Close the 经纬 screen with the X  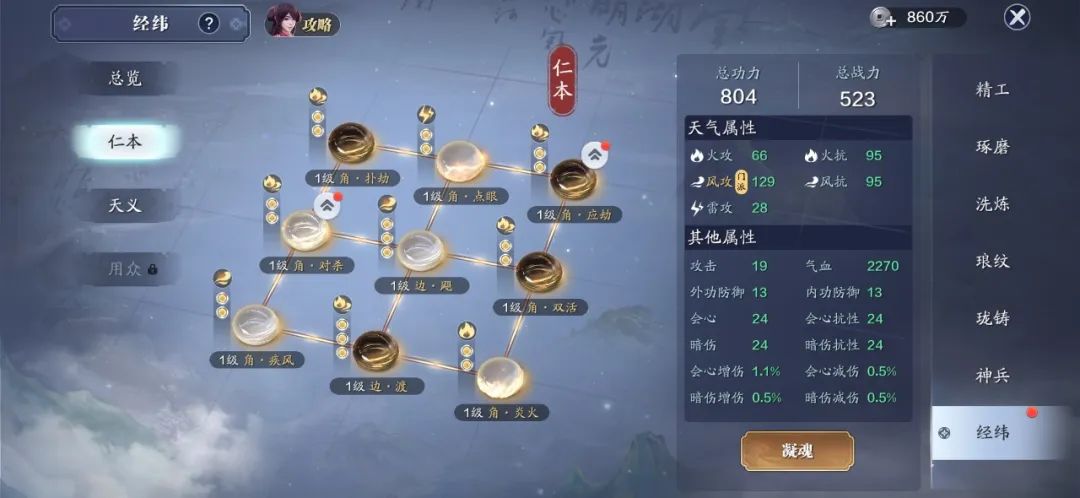[x=1017, y=17]
